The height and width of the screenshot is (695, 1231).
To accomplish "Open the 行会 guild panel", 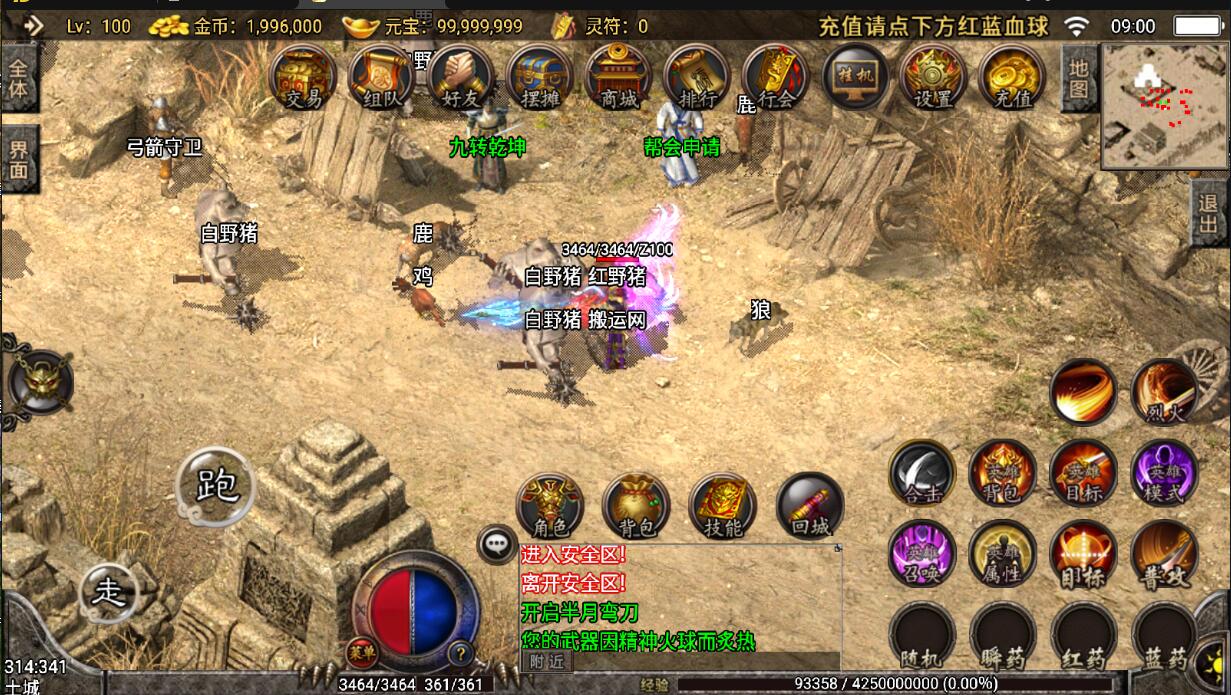I will click(776, 77).
